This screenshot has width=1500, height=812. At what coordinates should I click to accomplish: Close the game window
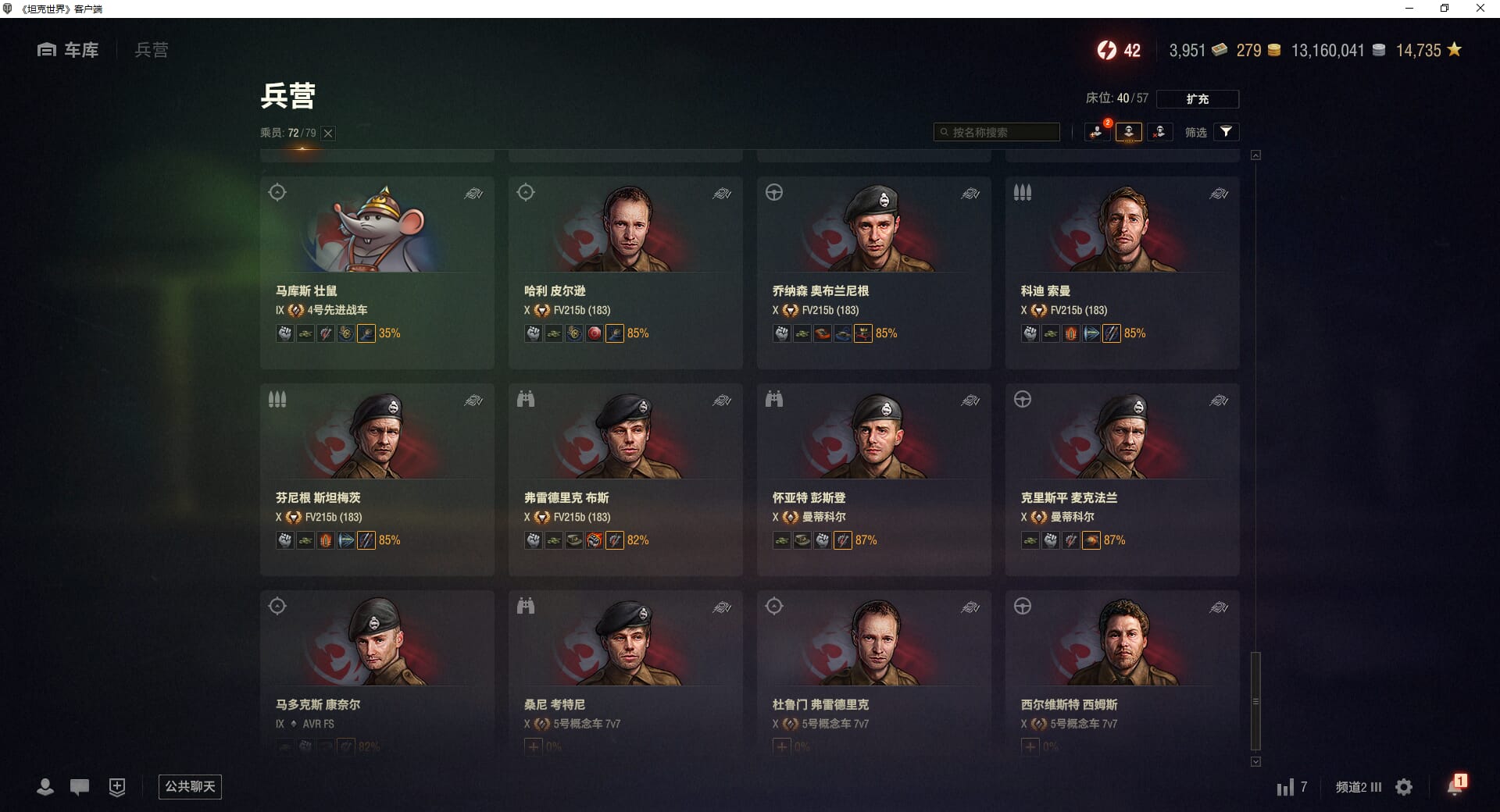[1480, 9]
